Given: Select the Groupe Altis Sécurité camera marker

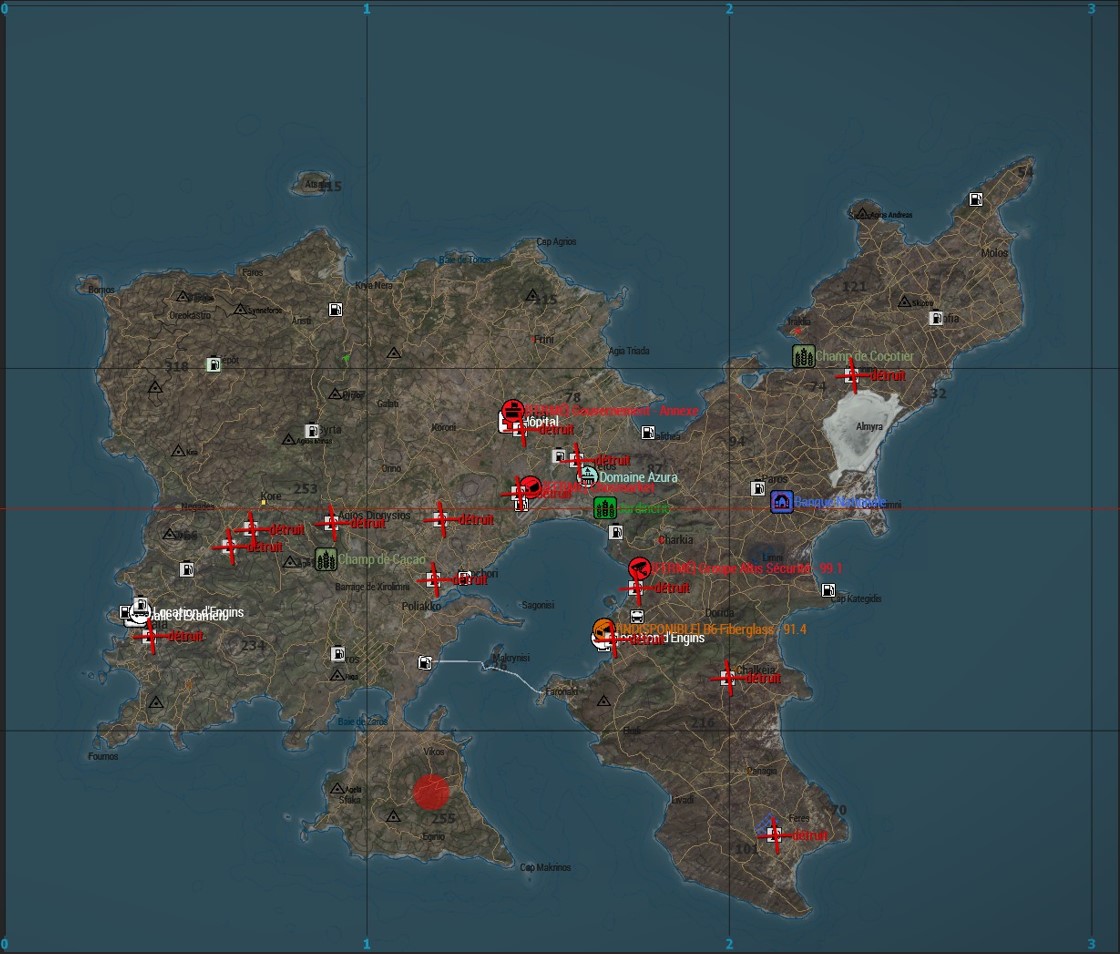Looking at the screenshot, I should coord(640,569).
